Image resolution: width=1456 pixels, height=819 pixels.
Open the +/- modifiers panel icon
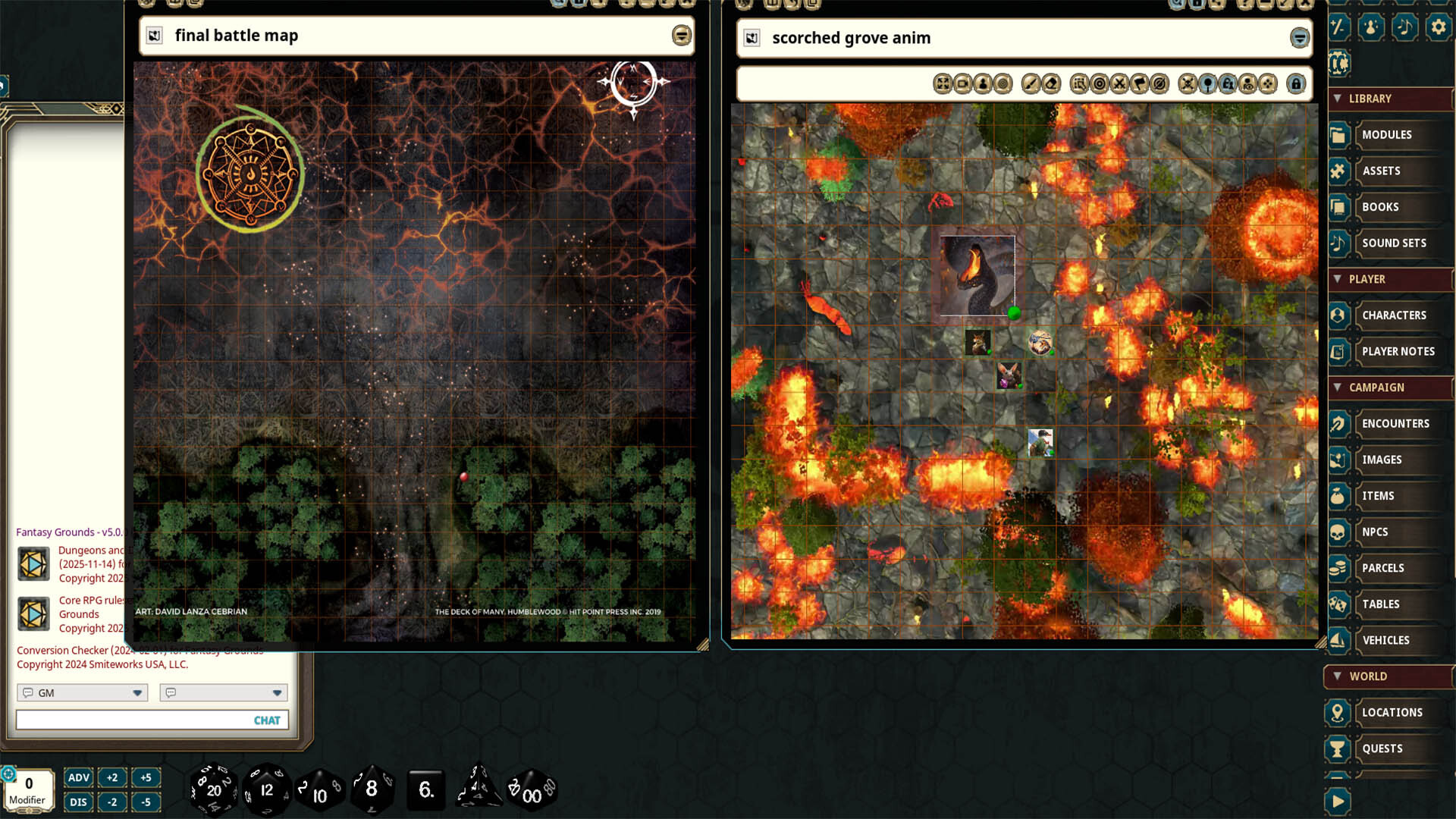coord(1338,27)
